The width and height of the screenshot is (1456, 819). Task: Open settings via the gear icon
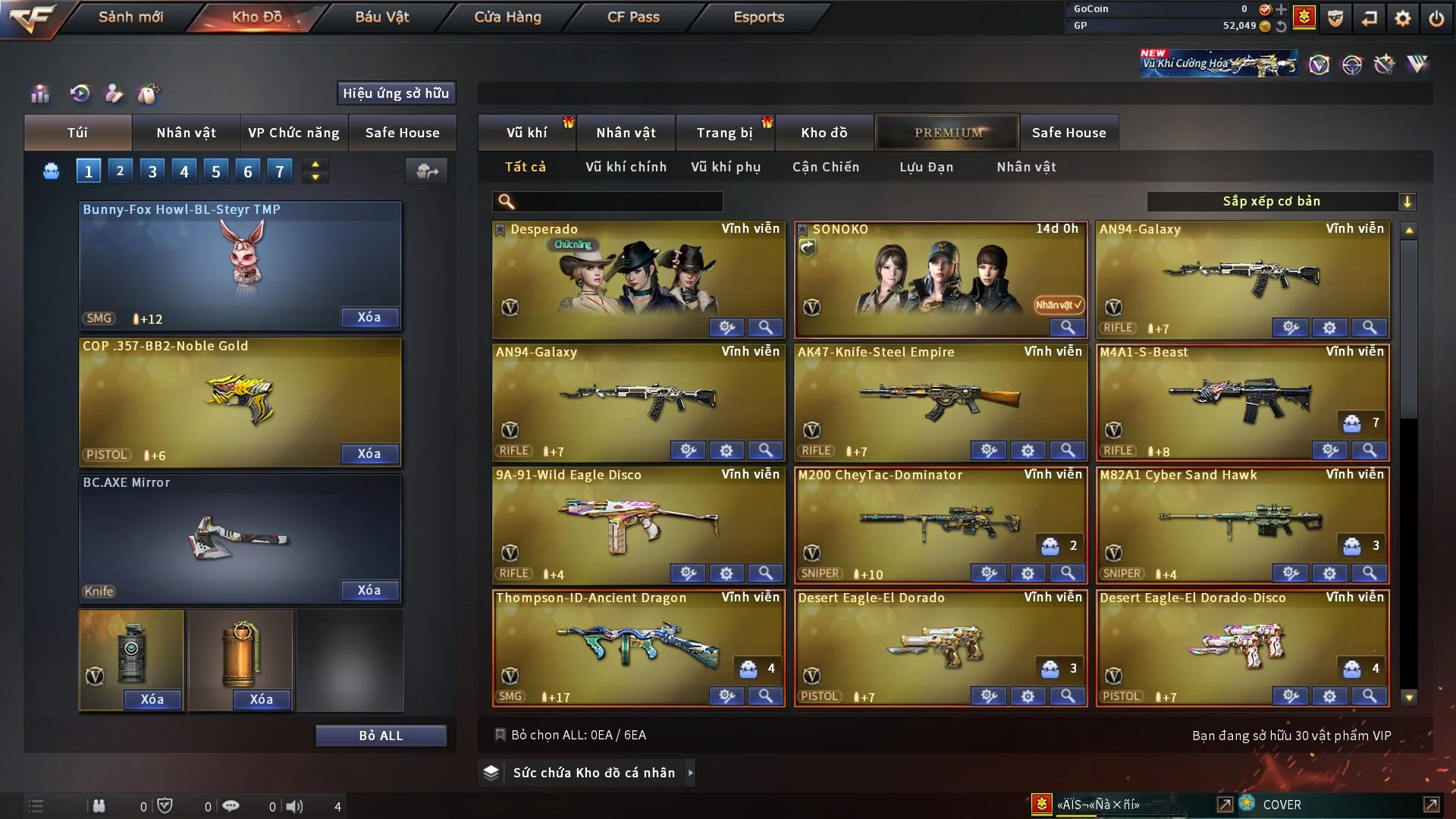(1402, 18)
